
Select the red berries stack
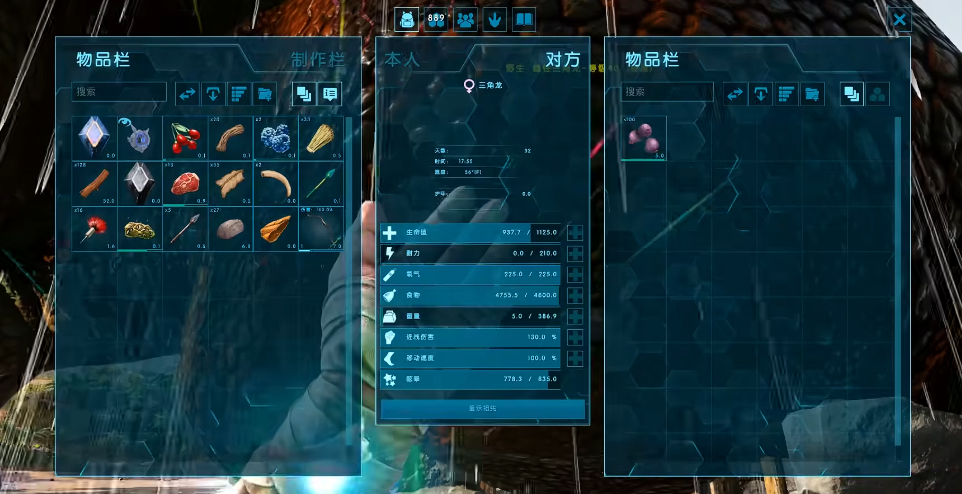tap(184, 138)
